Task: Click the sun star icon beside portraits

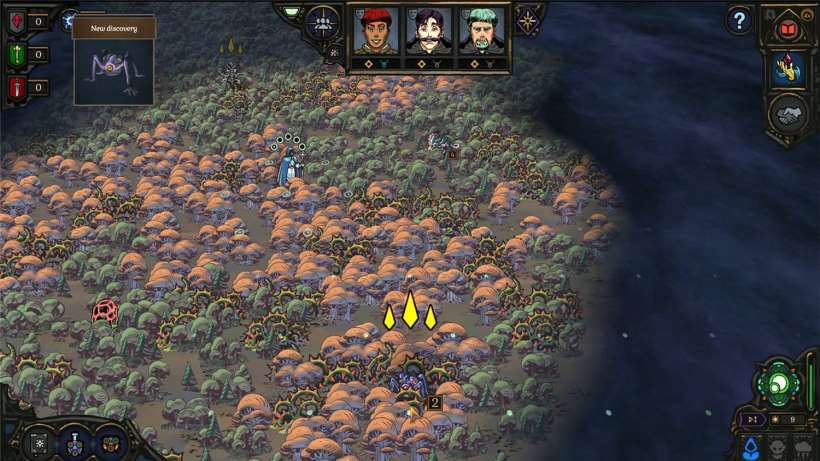Action: 528,19
